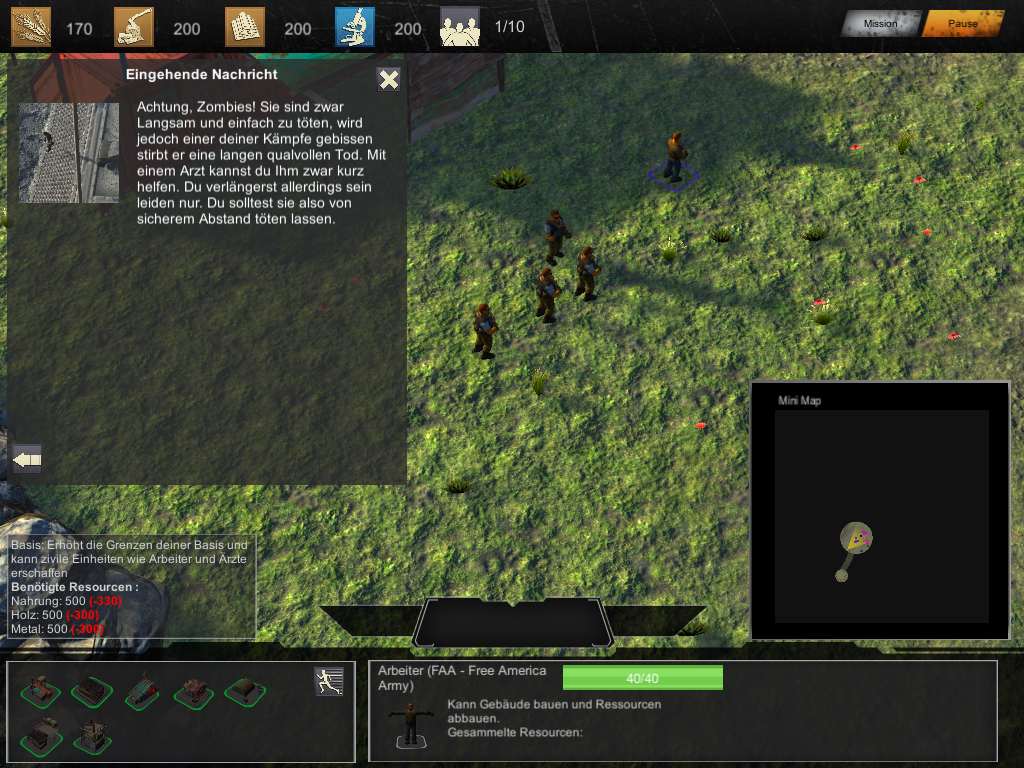
Task: Click the wheat food resource icon
Action: coord(31,27)
